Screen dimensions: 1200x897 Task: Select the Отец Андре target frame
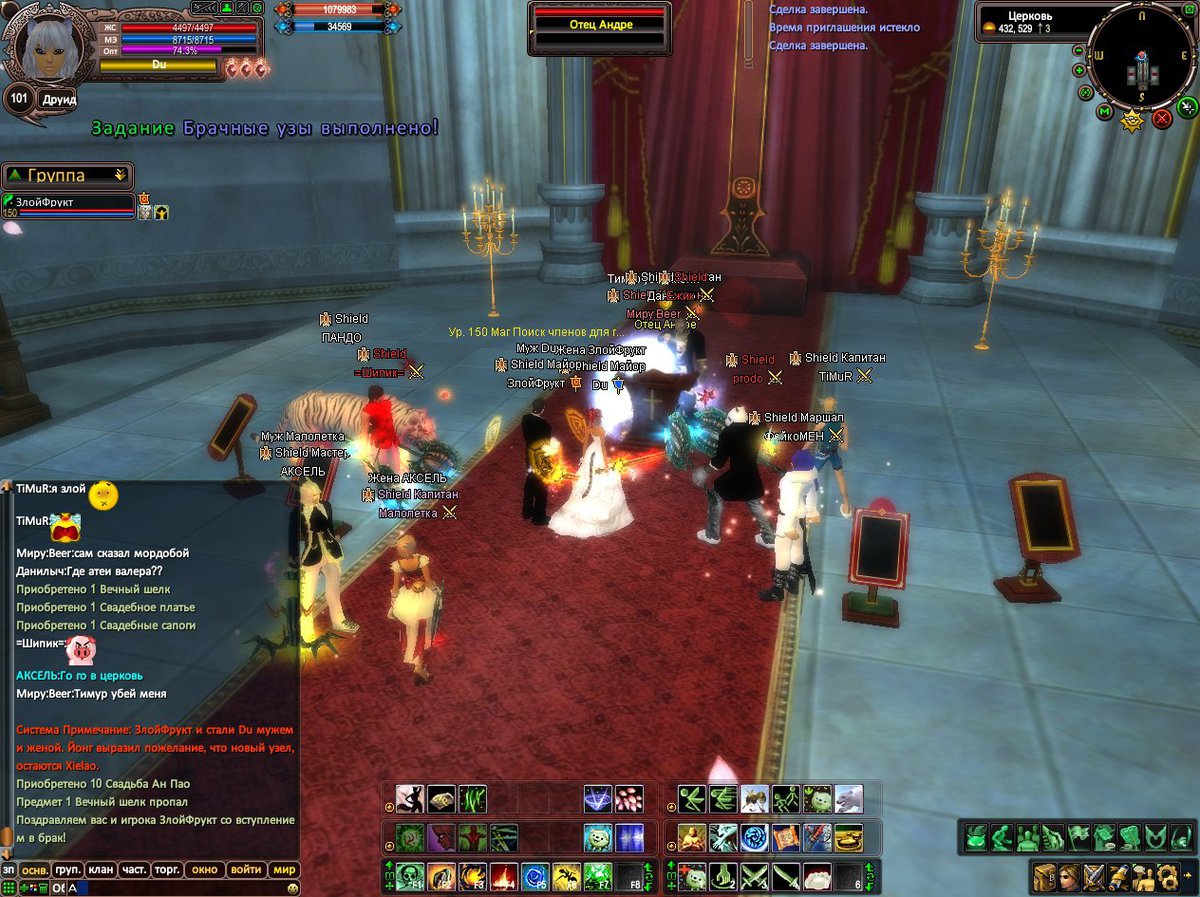[x=600, y=25]
